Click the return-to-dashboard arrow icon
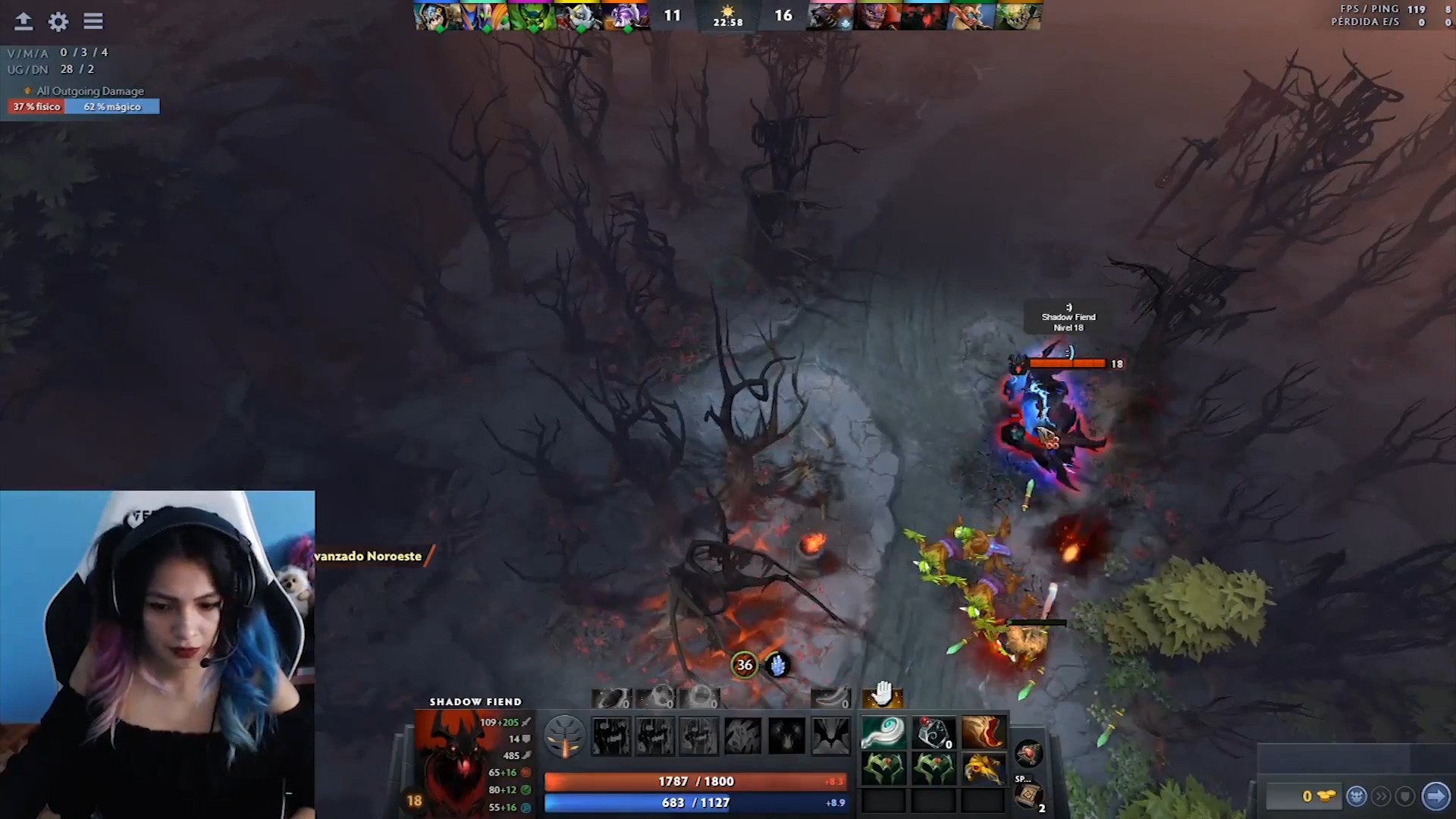The image size is (1456, 819). (24, 21)
